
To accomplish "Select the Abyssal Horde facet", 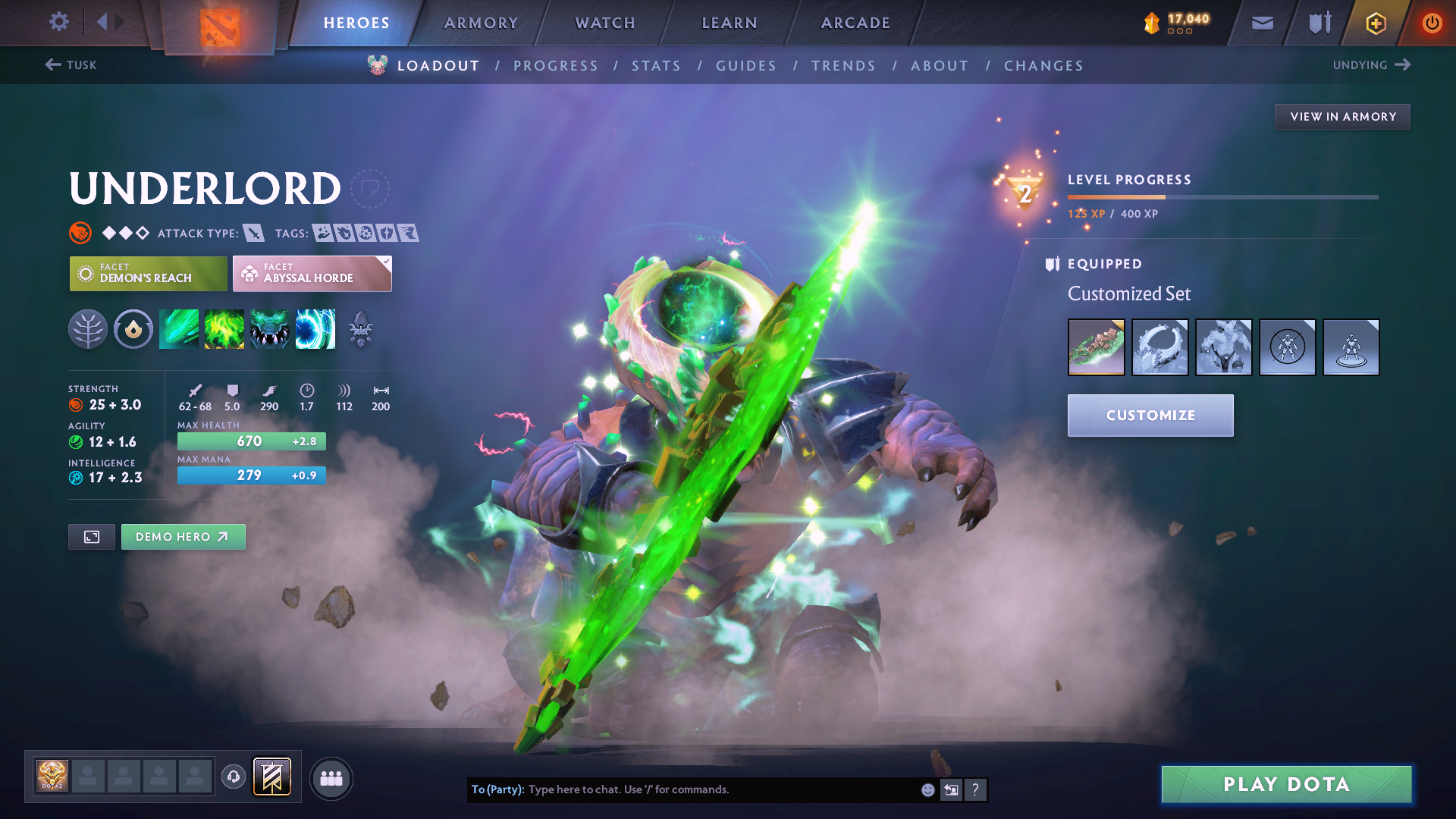I will (312, 273).
